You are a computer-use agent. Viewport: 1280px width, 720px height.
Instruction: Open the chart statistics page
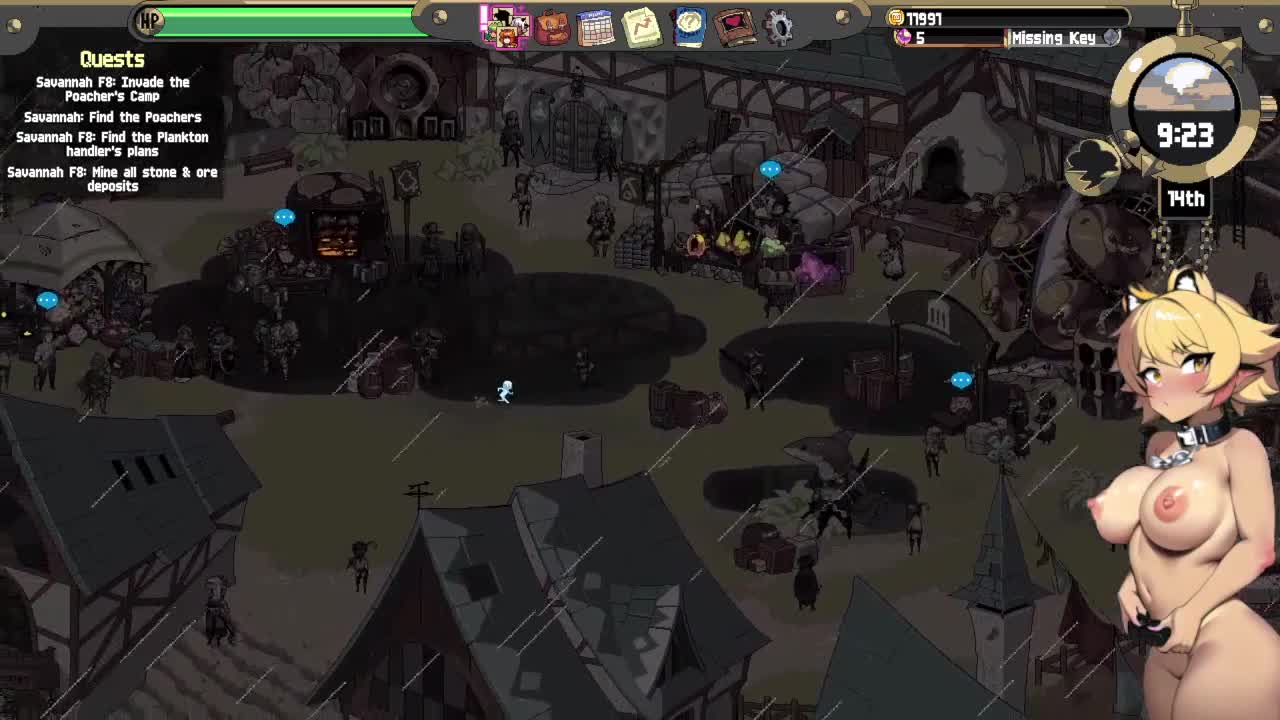coord(642,27)
